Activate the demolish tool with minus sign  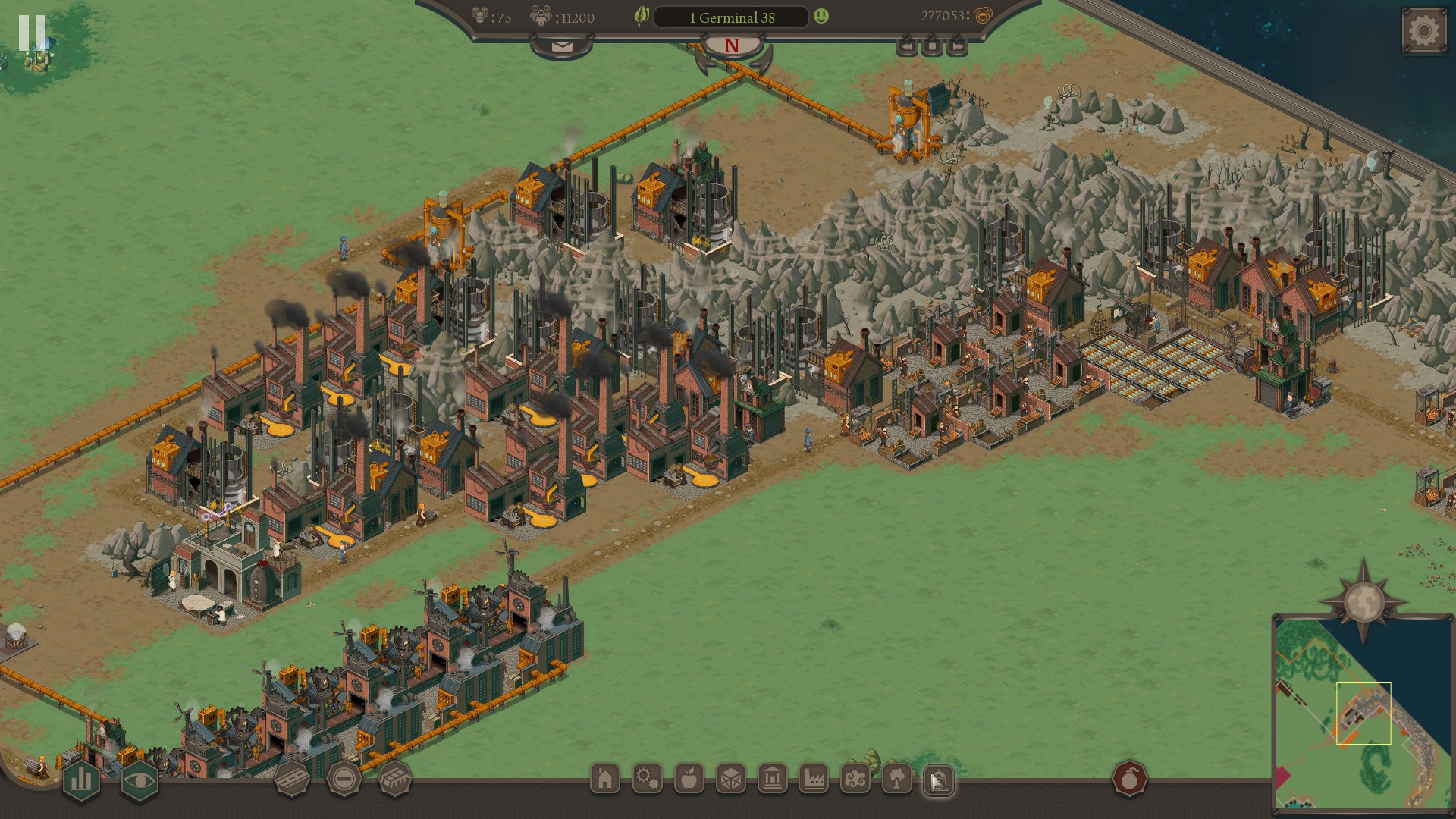(x=344, y=779)
